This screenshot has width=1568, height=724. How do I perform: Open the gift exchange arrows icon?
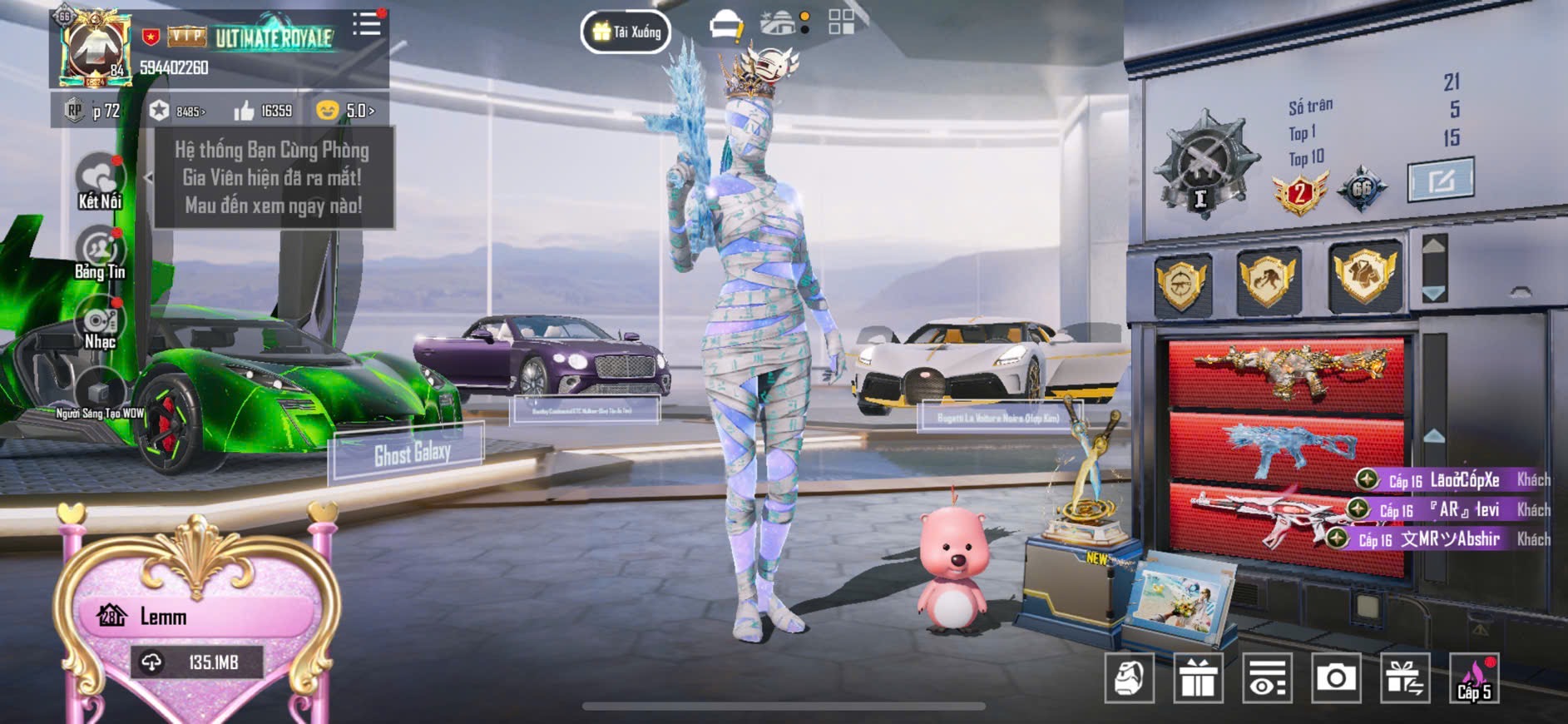click(1405, 678)
